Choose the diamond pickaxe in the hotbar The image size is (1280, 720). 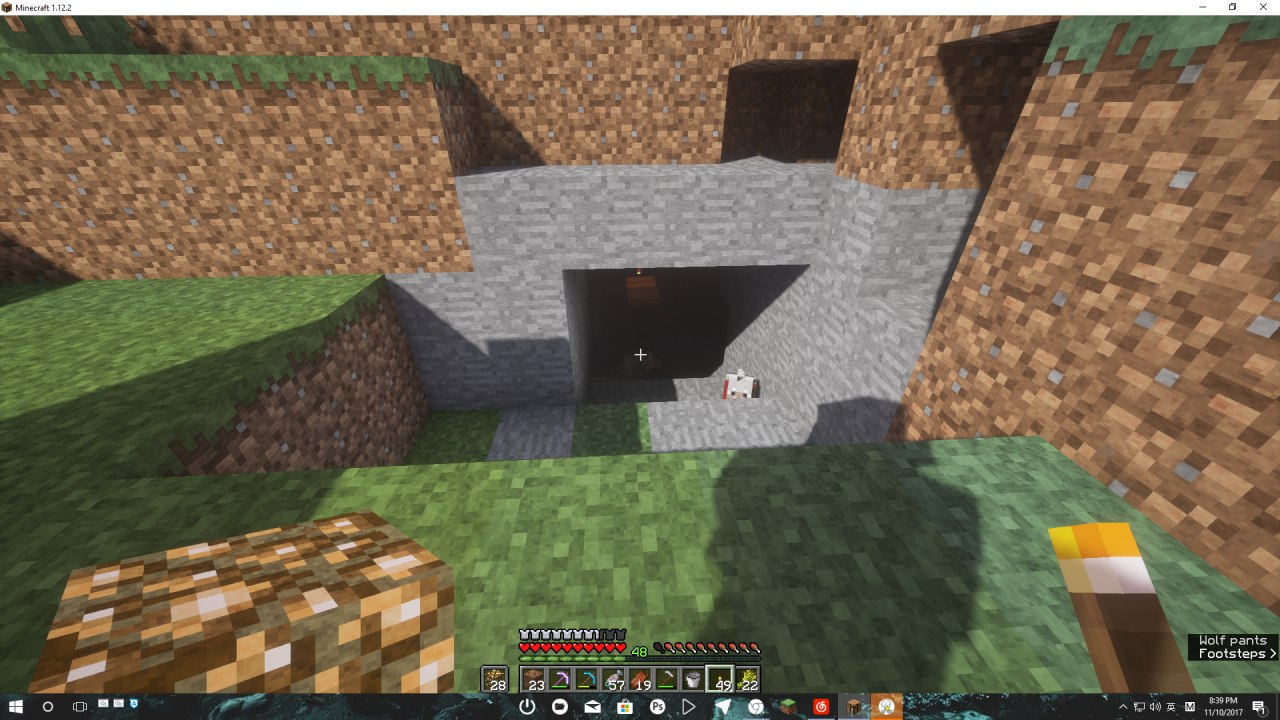click(x=588, y=680)
